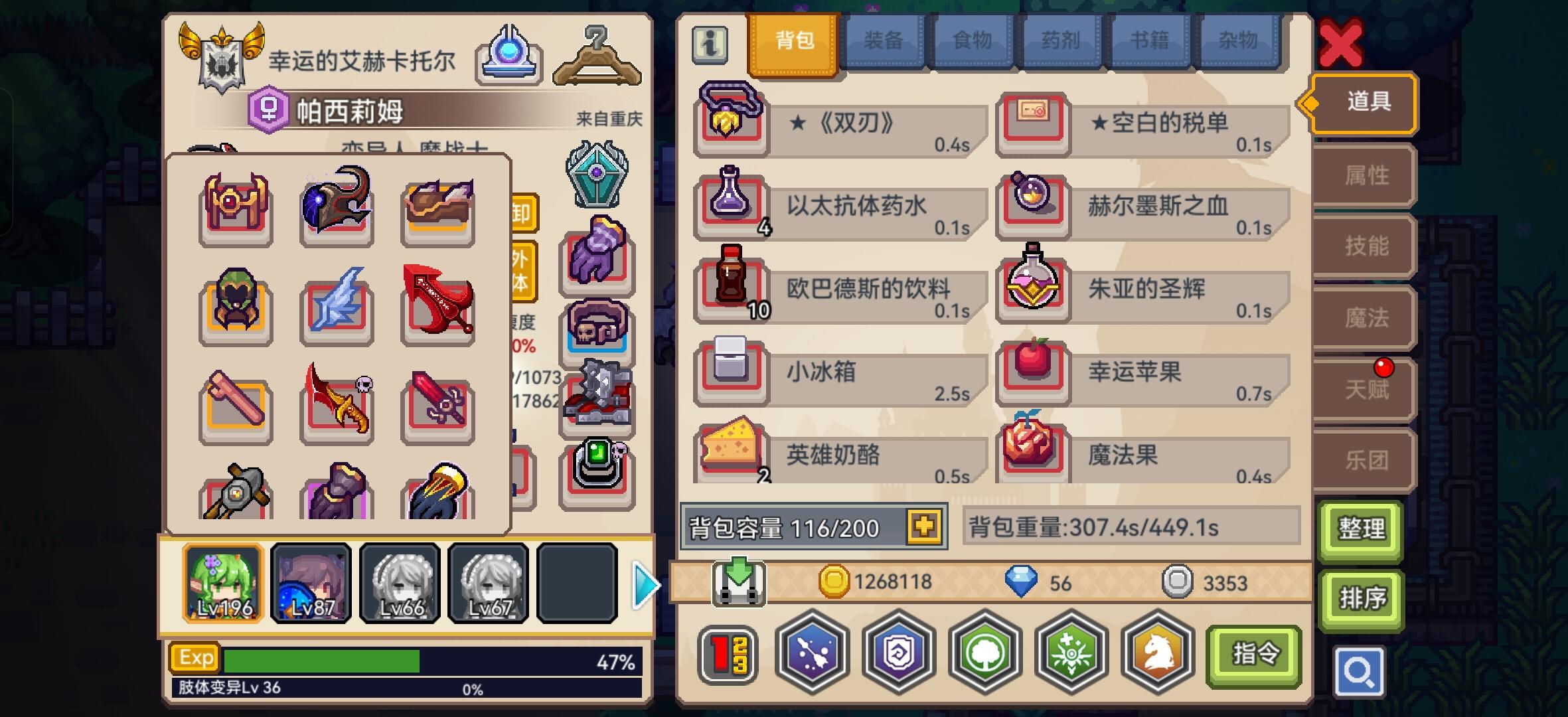Click the 小冰箱 refrigerator item icon

tap(731, 368)
